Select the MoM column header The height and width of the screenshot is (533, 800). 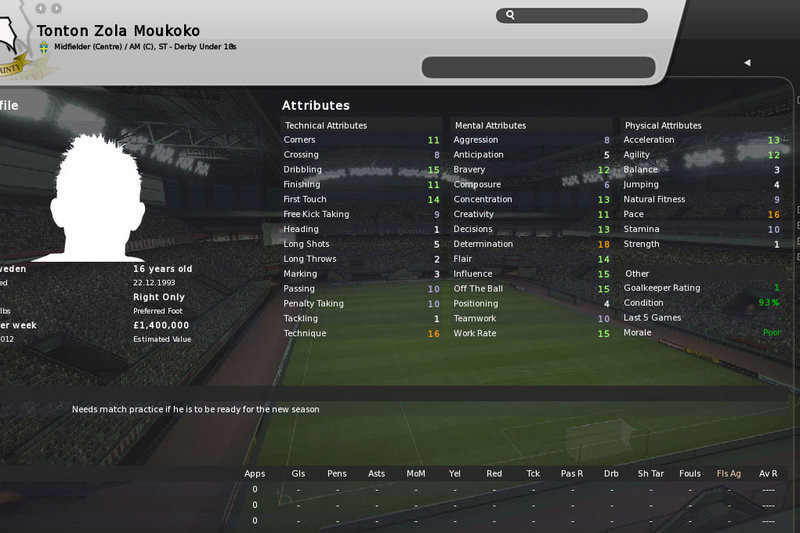pos(415,473)
